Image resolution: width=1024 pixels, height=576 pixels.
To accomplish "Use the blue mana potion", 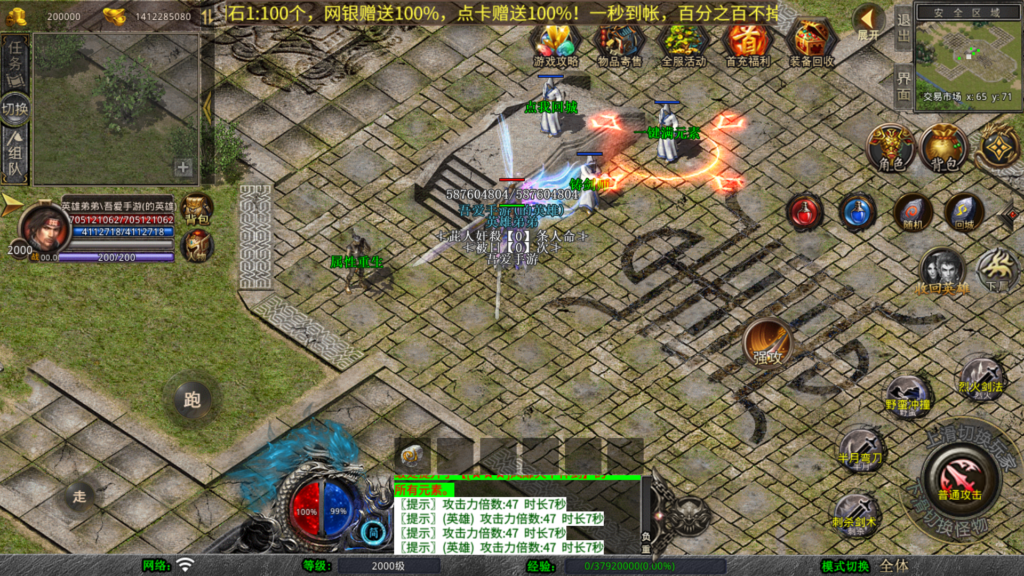I will pyautogui.click(x=857, y=211).
